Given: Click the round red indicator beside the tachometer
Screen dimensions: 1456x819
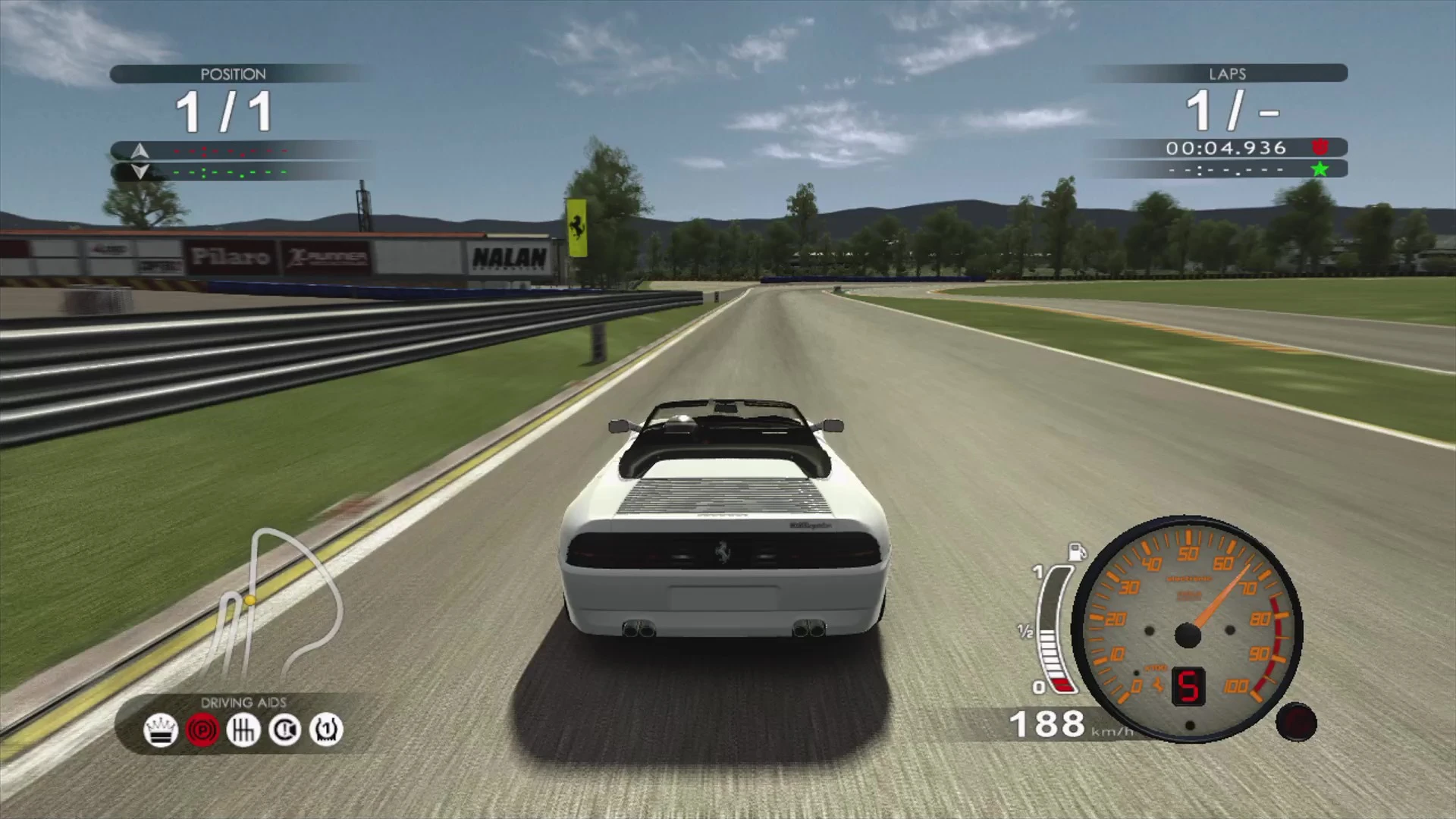Looking at the screenshot, I should pos(1296,722).
